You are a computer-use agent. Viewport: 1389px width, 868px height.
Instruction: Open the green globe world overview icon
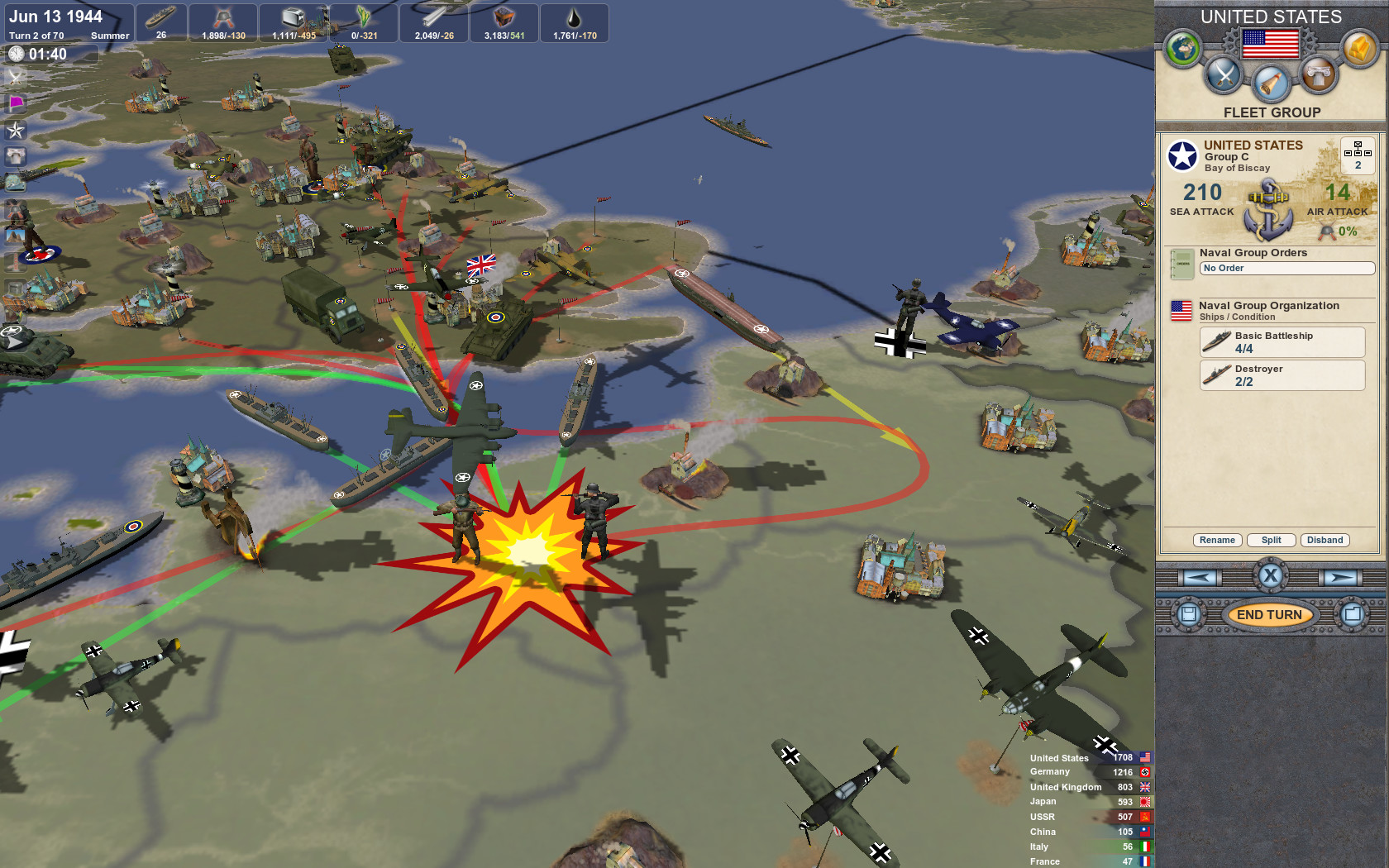point(1181,49)
